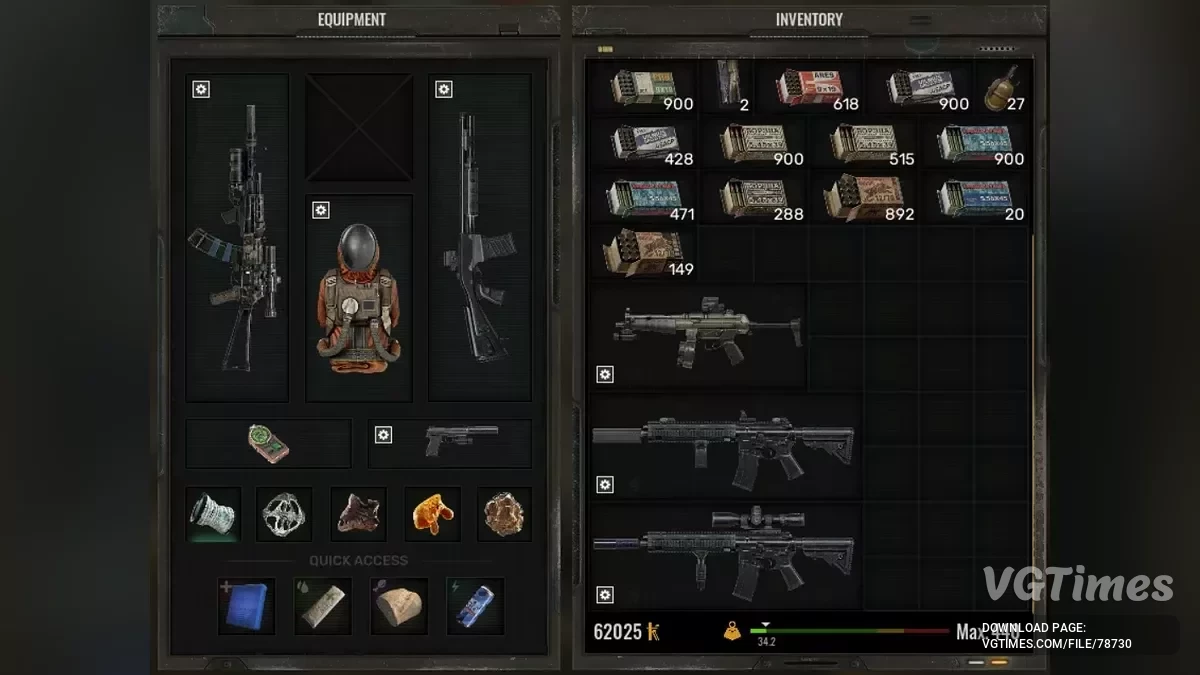Viewport: 1200px width, 675px height.
Task: Select the coiled spring artifact slot
Action: click(x=213, y=514)
